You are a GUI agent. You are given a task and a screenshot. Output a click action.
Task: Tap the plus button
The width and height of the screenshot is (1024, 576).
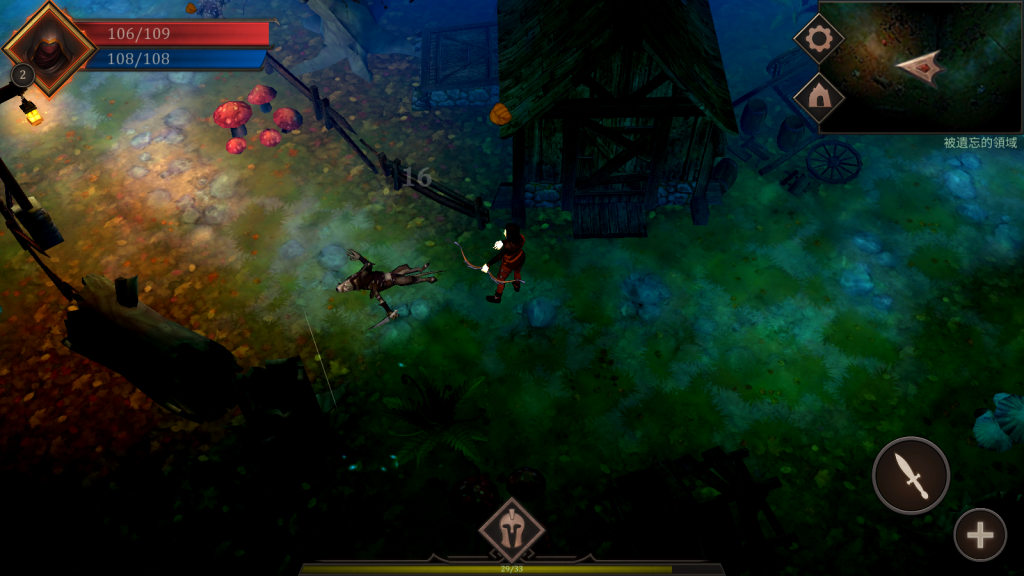[x=979, y=535]
